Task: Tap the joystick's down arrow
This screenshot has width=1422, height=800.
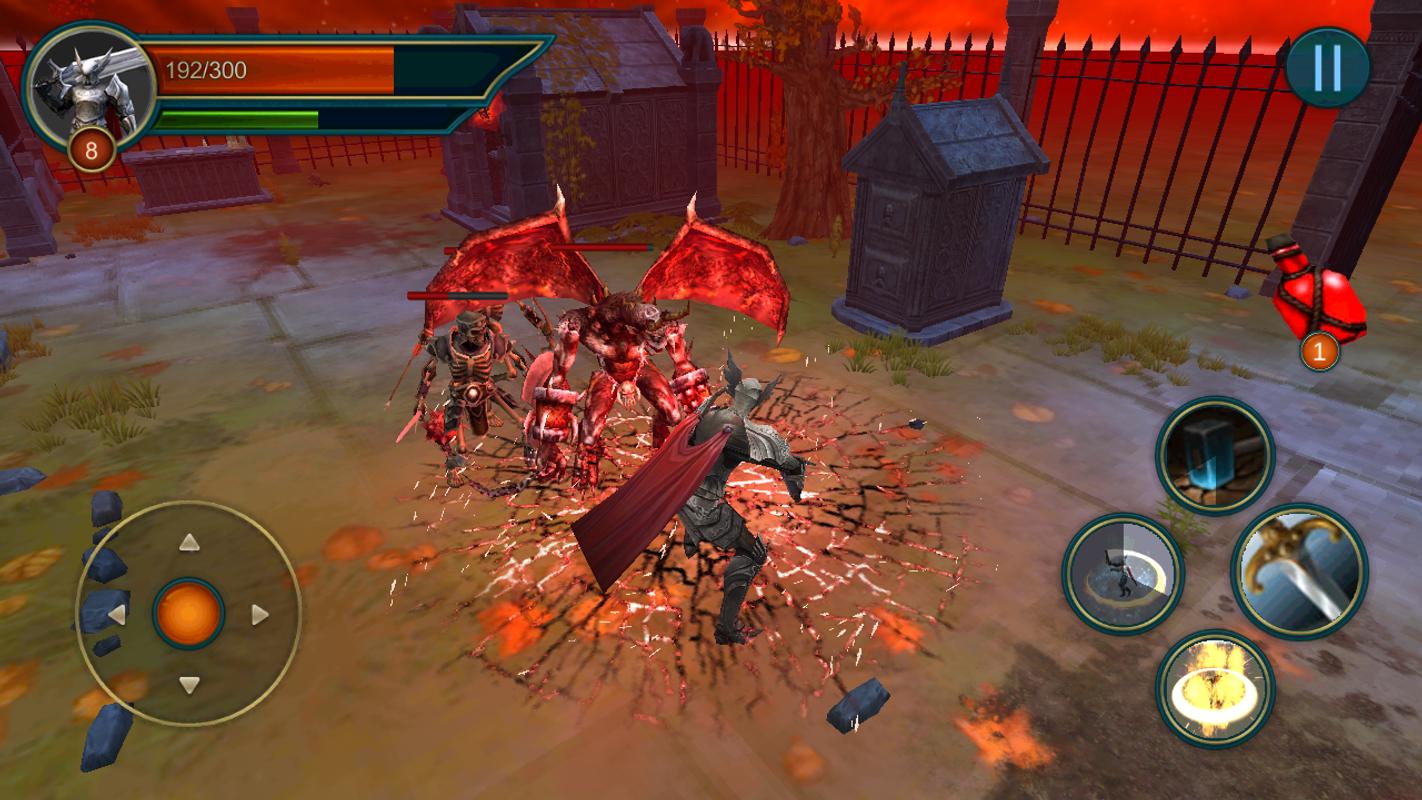Action: click(189, 685)
